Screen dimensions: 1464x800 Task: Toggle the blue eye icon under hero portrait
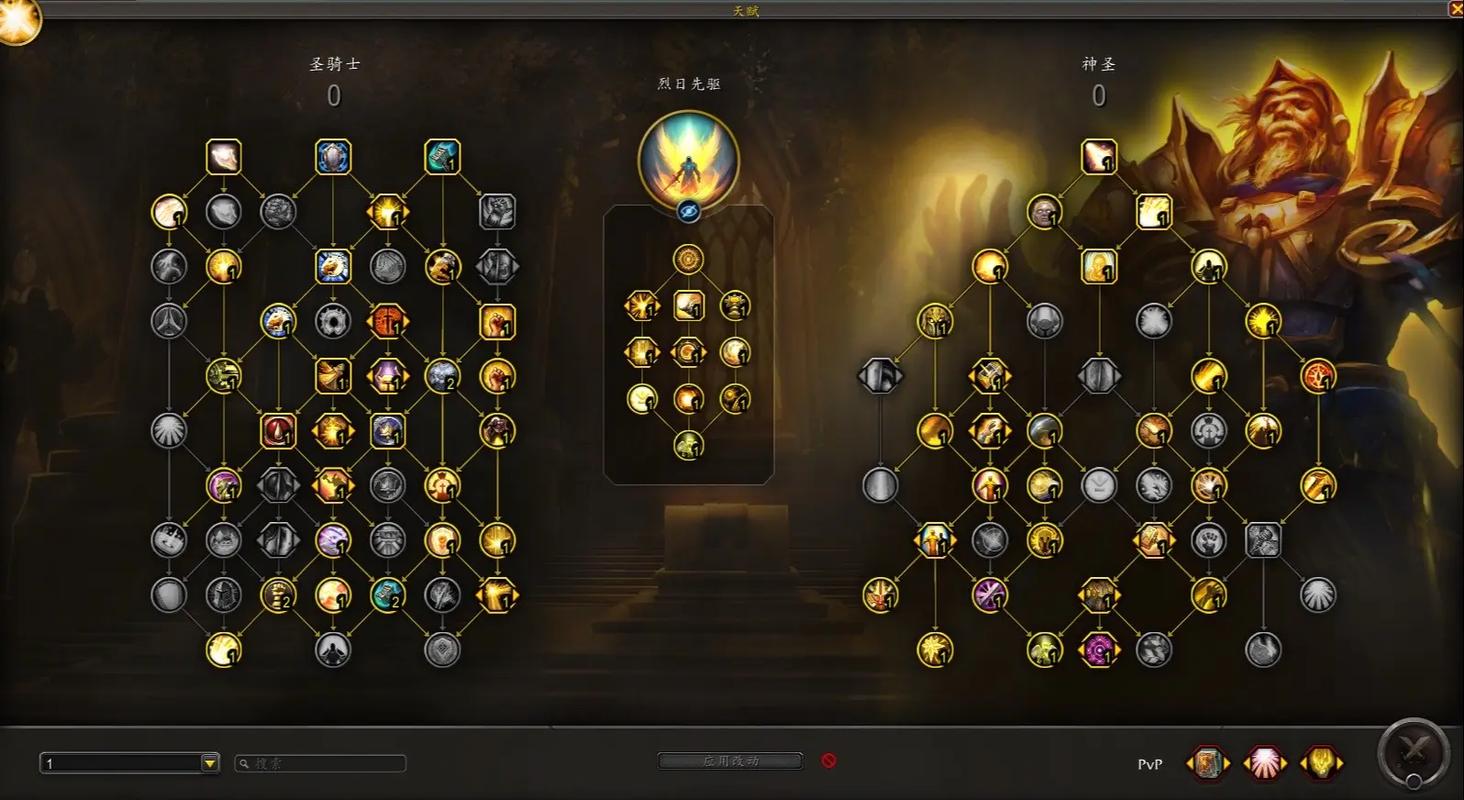click(x=688, y=211)
